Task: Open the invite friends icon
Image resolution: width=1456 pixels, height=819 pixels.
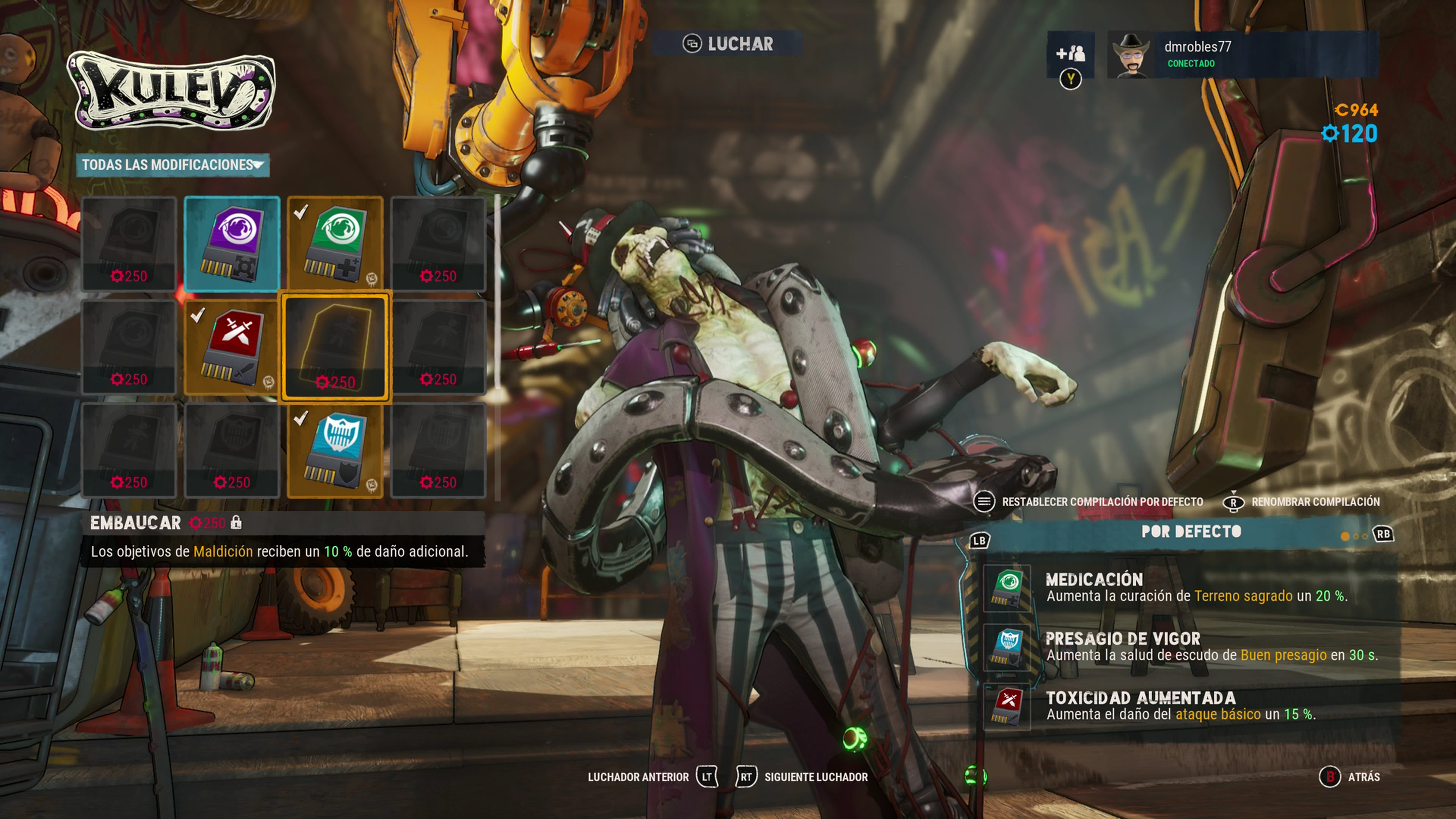Action: [1070, 54]
